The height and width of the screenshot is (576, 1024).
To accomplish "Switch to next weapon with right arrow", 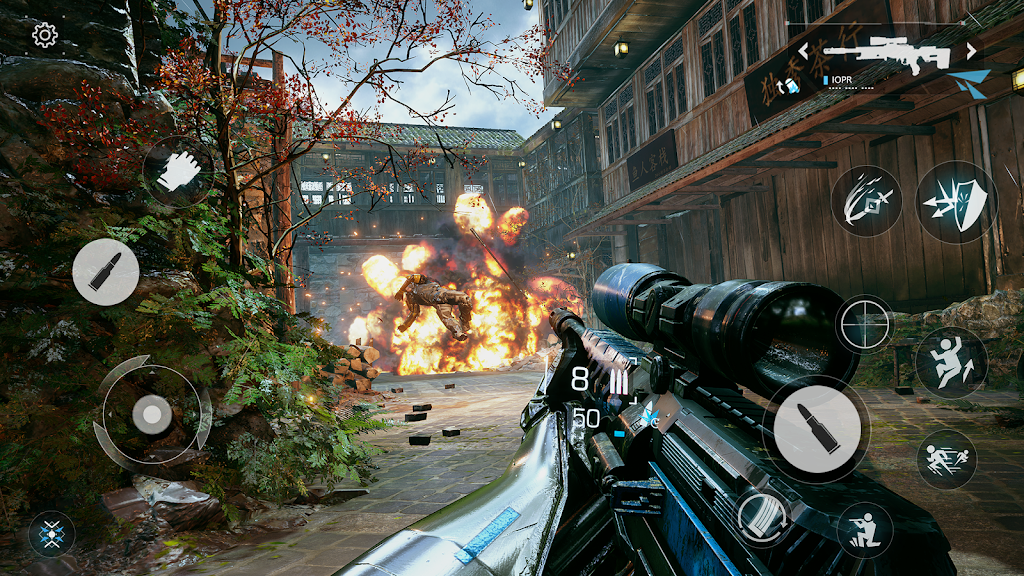I will [971, 50].
